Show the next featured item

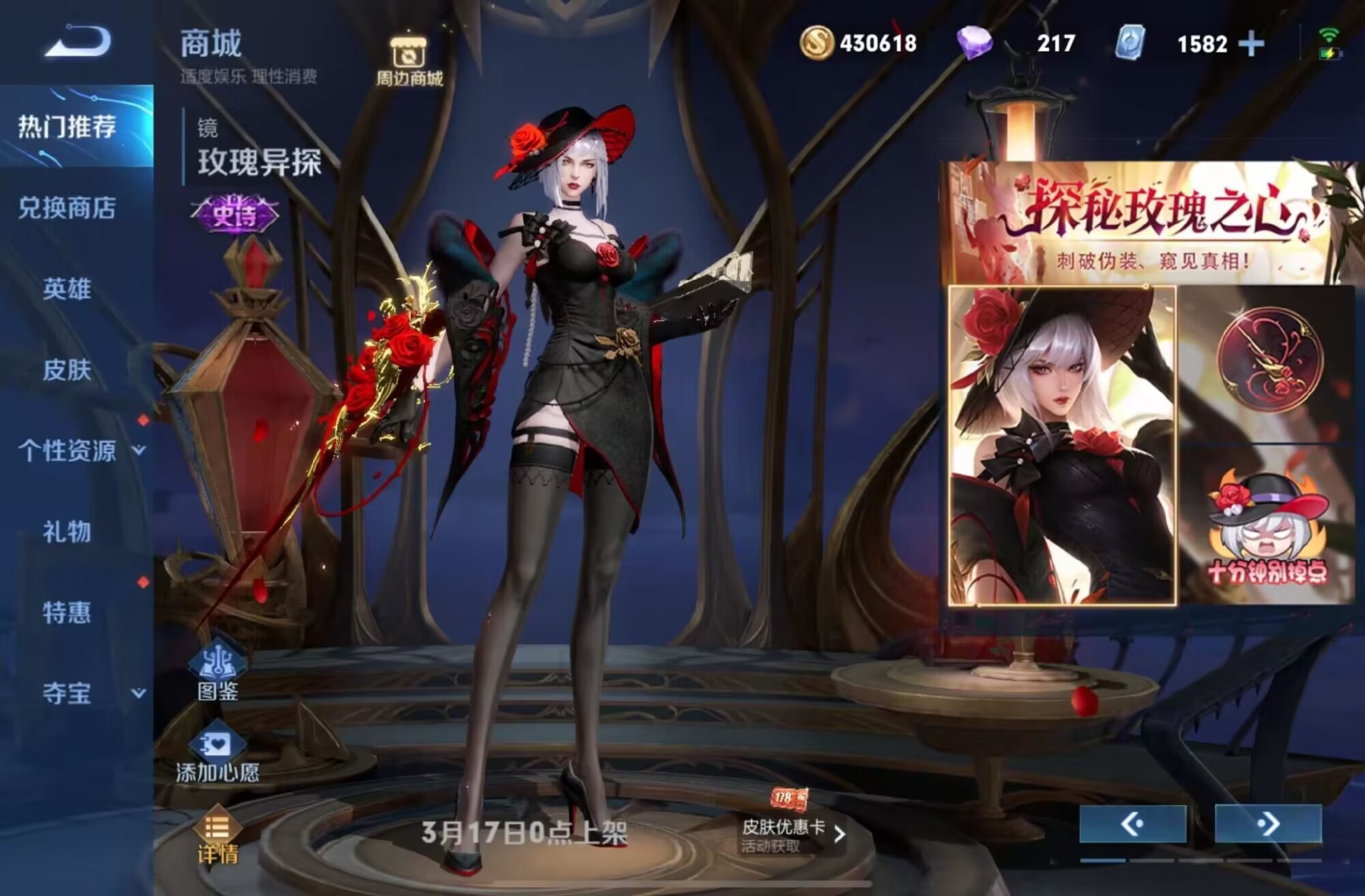[x=1268, y=824]
